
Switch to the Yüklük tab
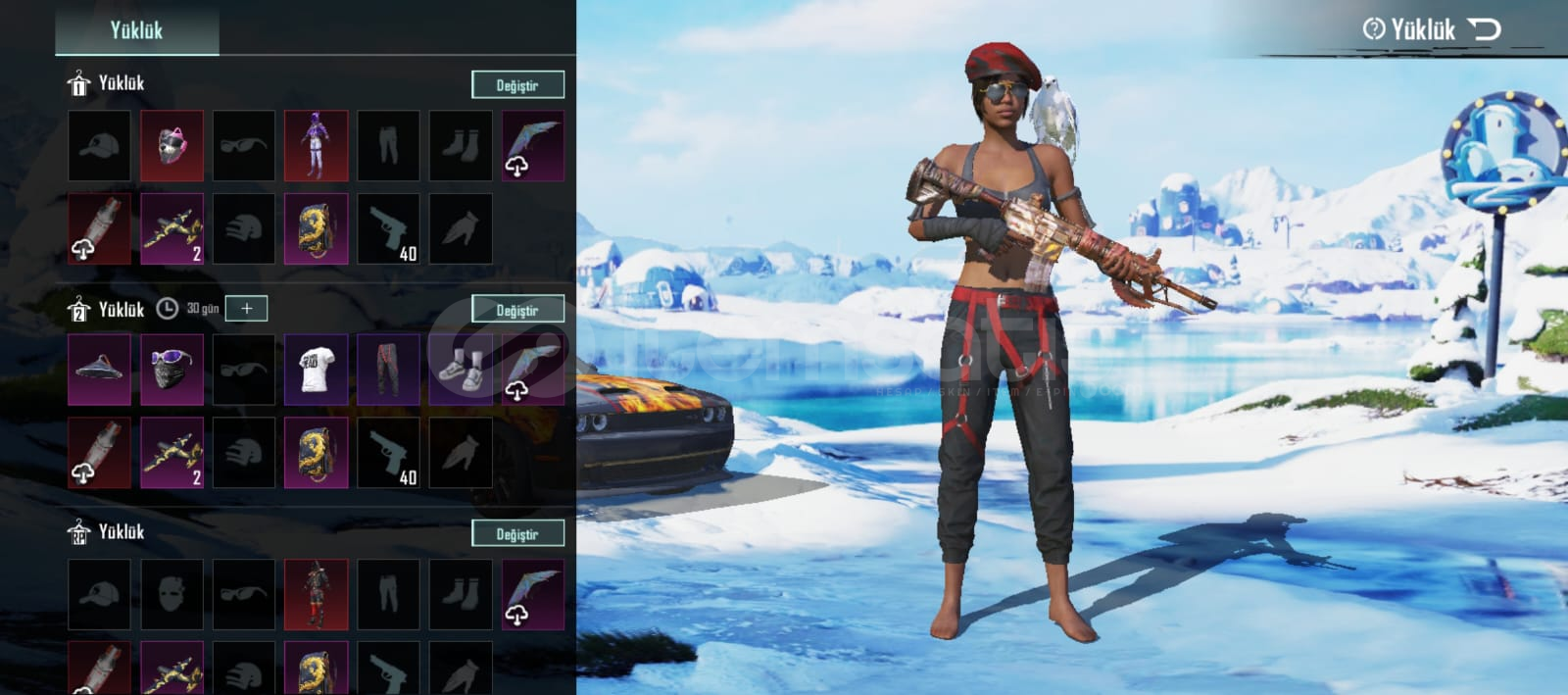(x=136, y=30)
